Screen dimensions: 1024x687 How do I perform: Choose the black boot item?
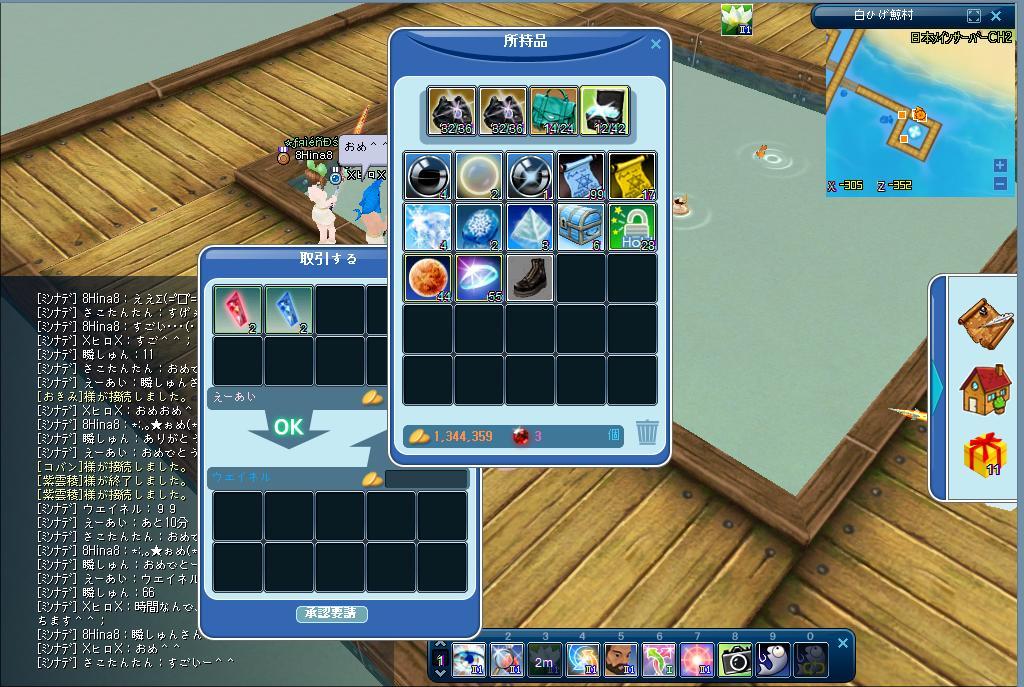click(x=530, y=278)
